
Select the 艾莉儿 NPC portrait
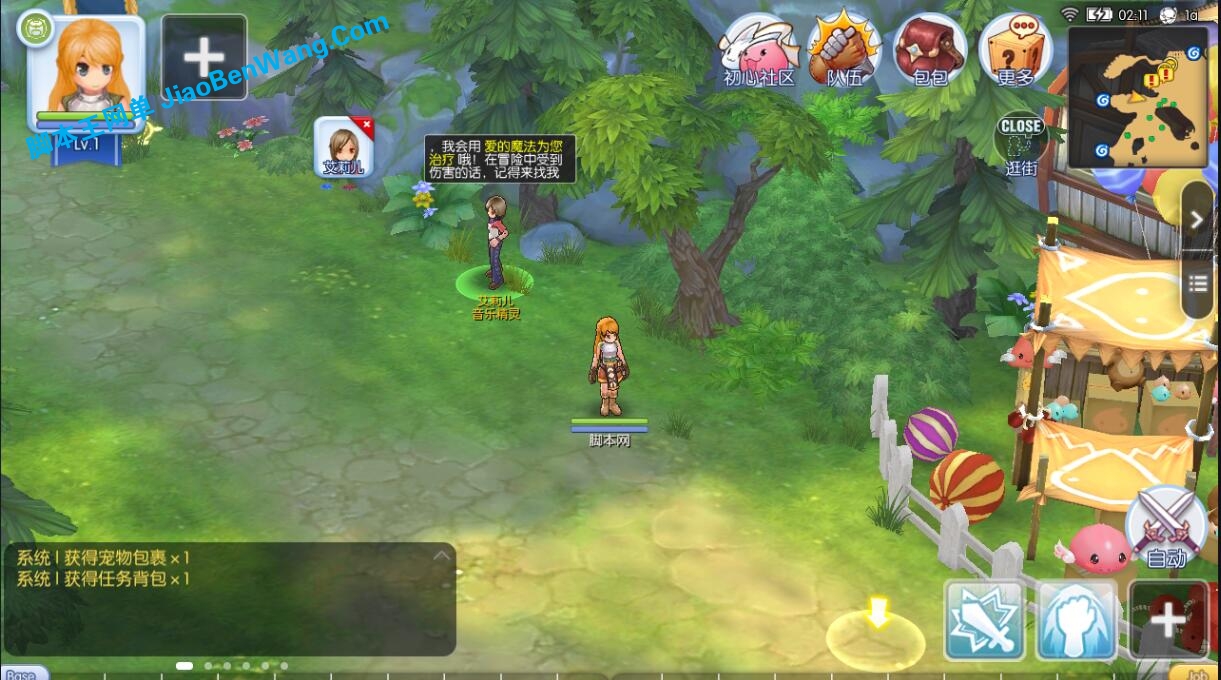coord(343,146)
